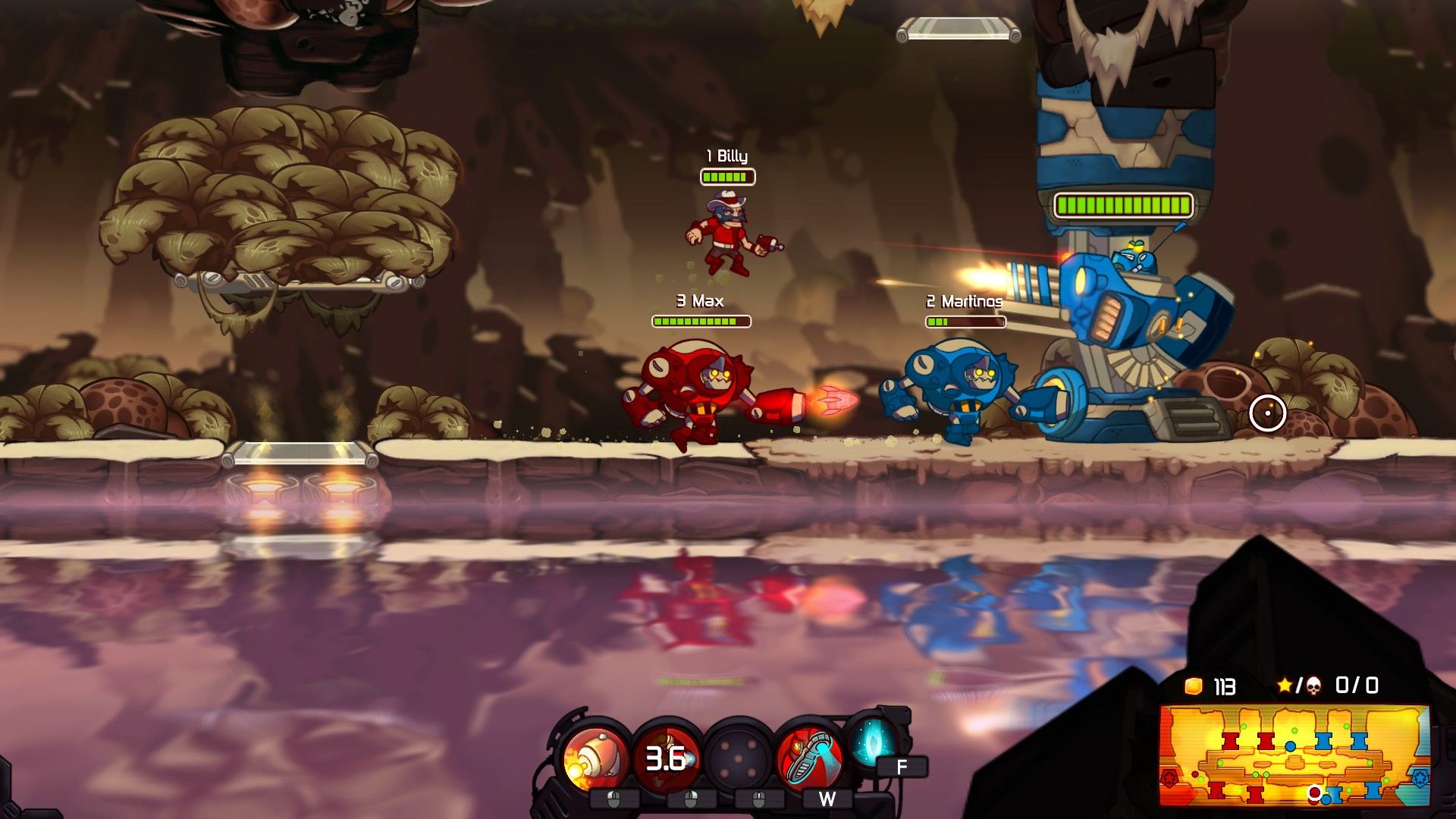1456x819 pixels.
Task: Fire the red rocket fist attack icon
Action: pyautogui.click(x=595, y=757)
